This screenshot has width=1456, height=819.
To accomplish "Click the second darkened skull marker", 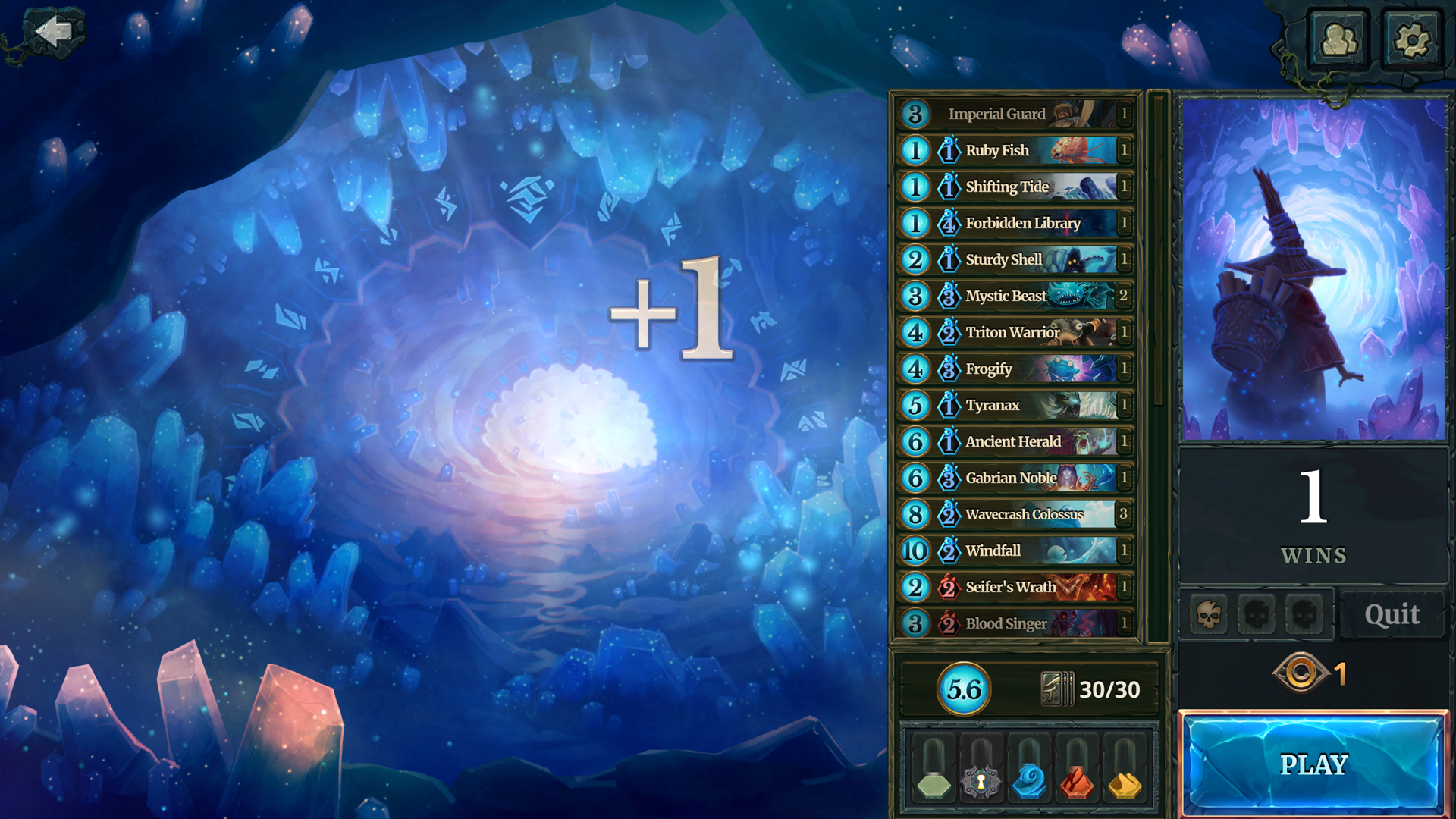I will [x=1256, y=614].
